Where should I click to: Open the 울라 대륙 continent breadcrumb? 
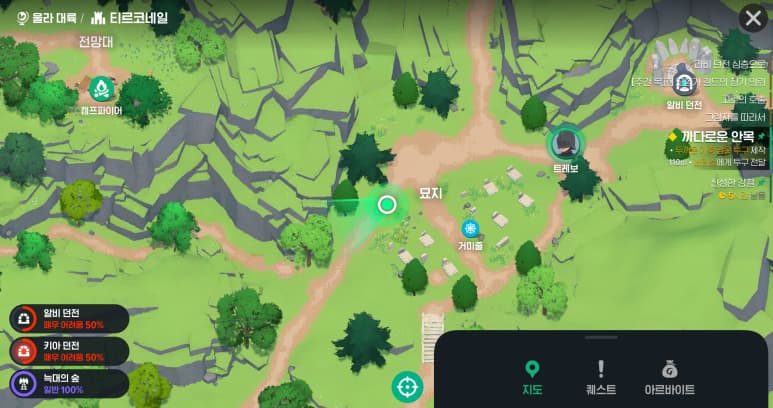coord(44,17)
